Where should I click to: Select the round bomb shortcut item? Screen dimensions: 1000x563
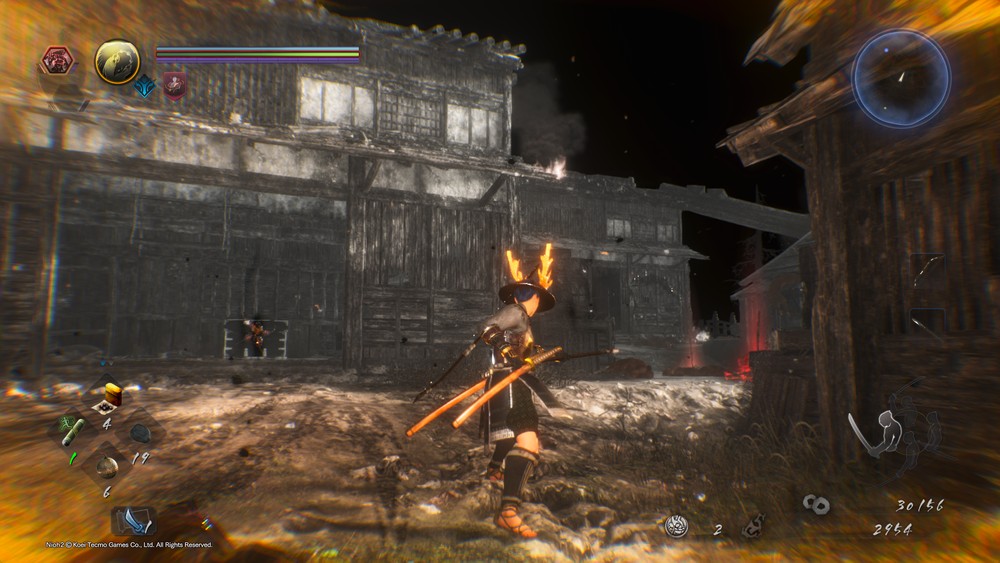(107, 466)
